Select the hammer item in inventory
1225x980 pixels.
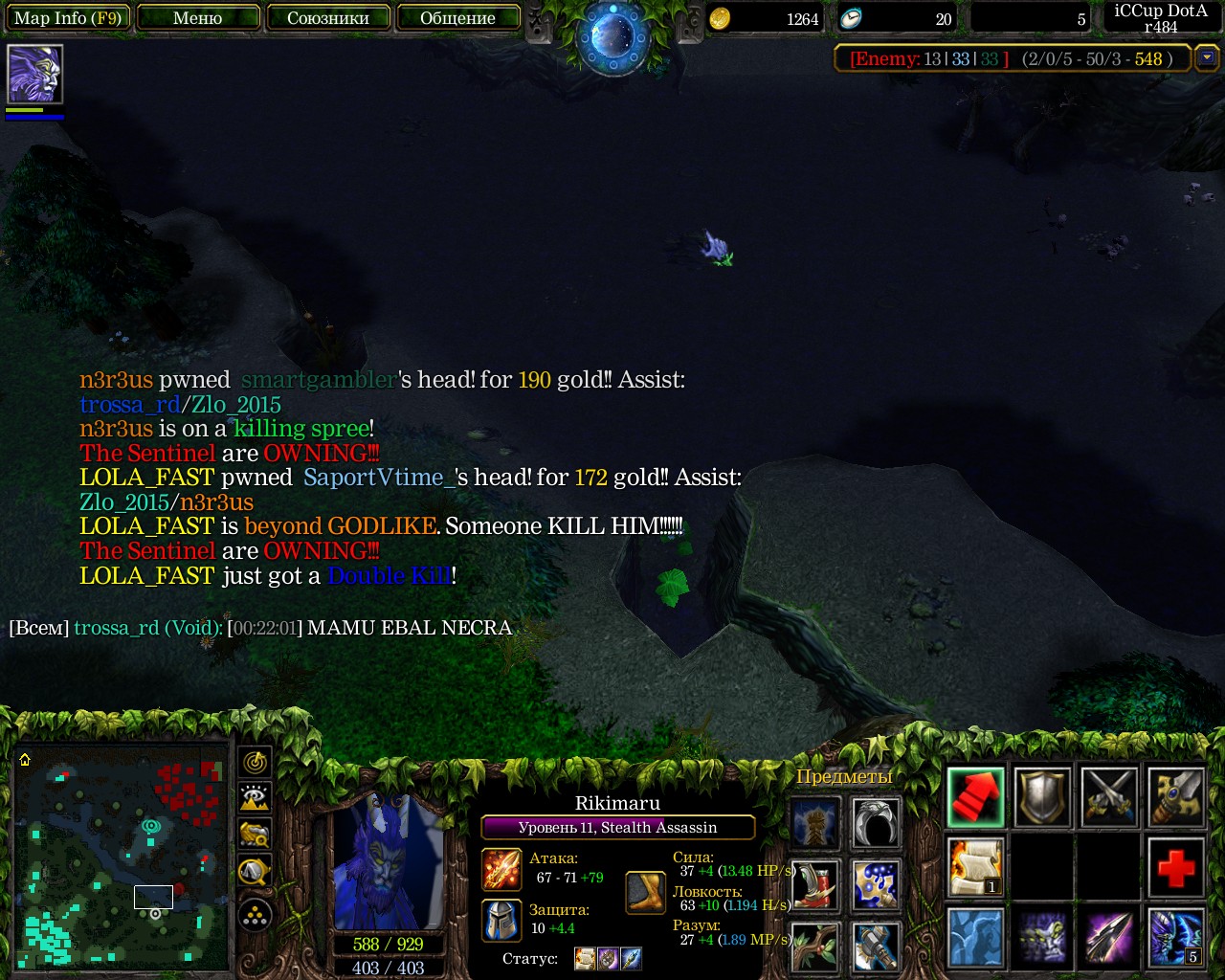point(876,946)
